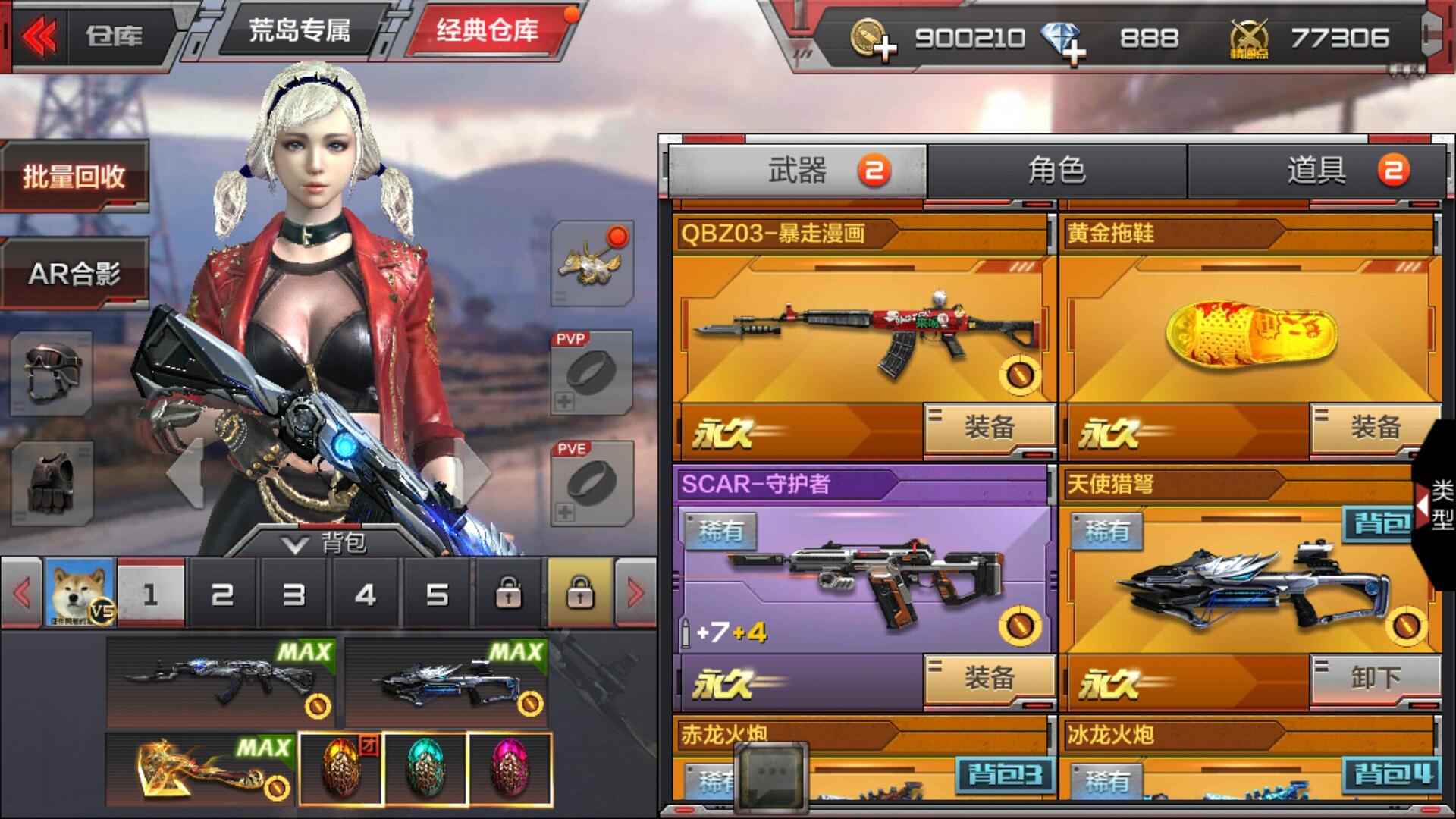This screenshot has height=819, width=1456.
Task: Show the 武器 weapons tab
Action: [x=796, y=171]
